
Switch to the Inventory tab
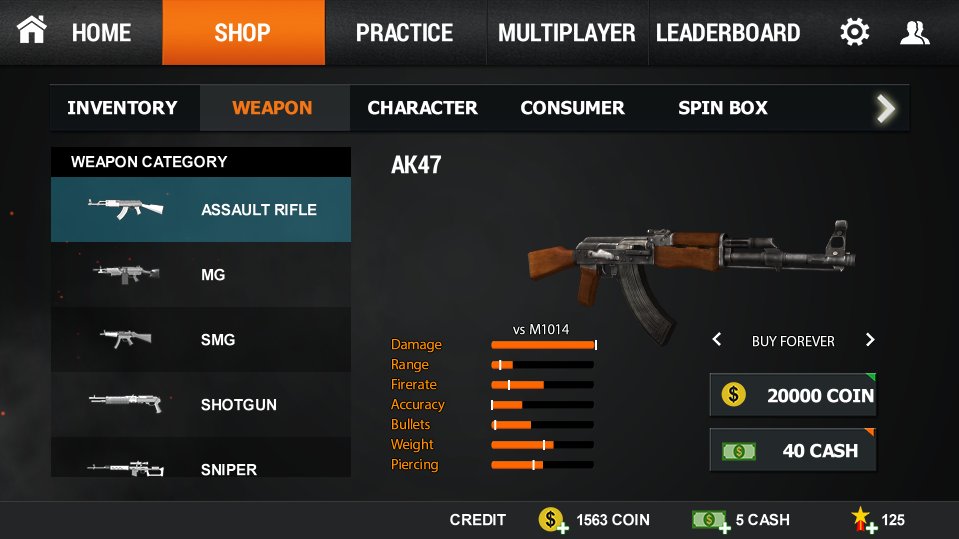tap(123, 108)
